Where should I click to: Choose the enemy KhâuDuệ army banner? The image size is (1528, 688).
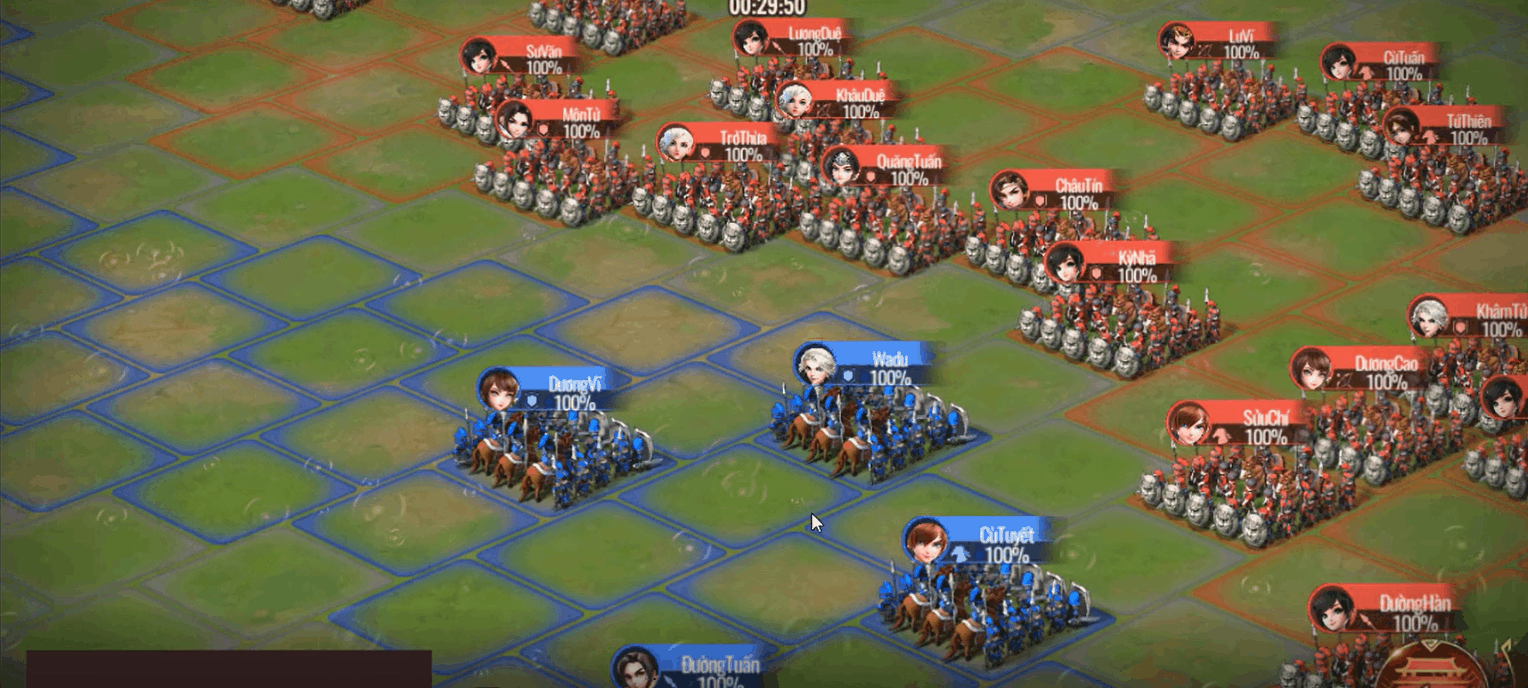click(843, 102)
